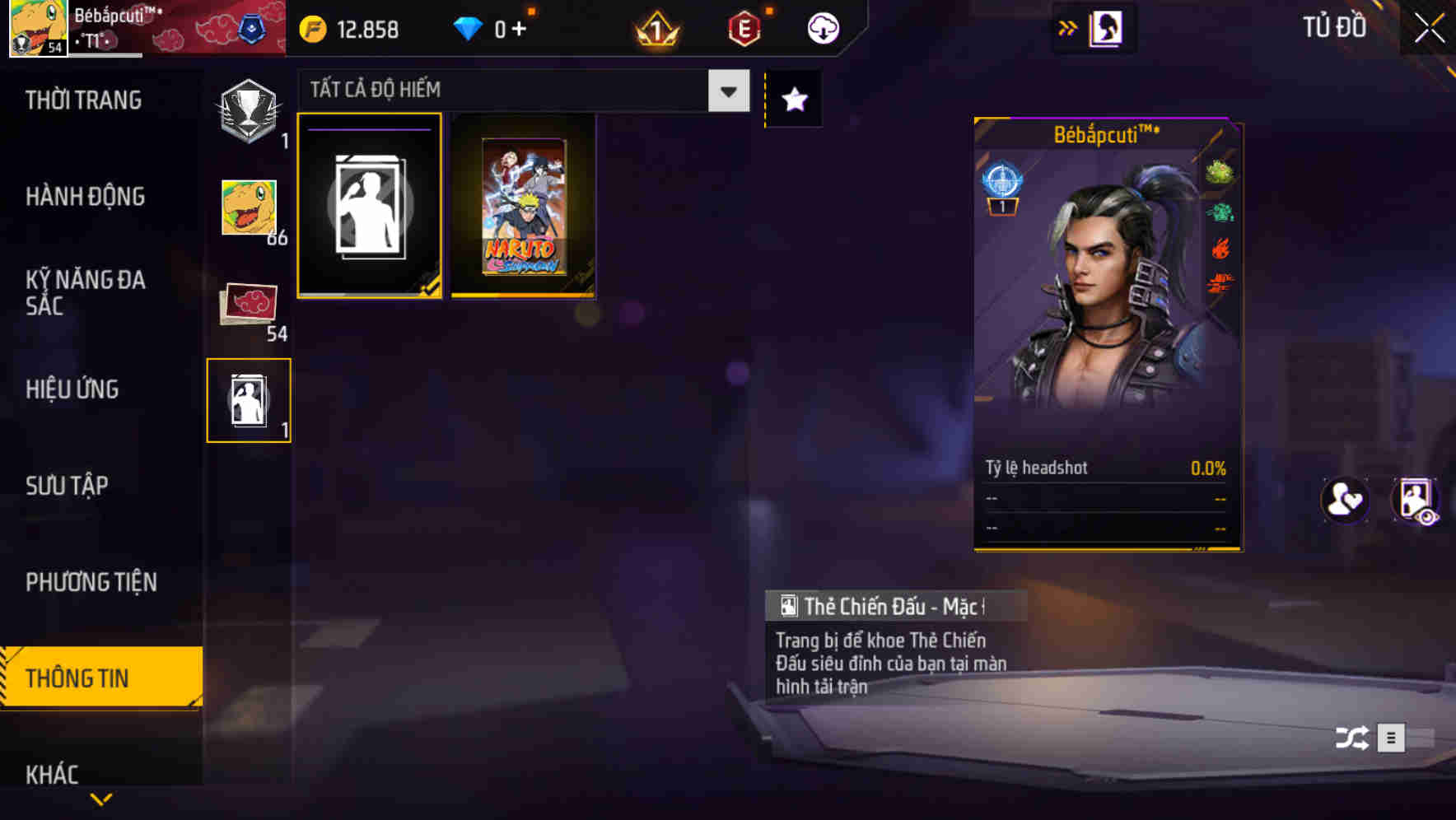Expand the sidebar with the chevron below KHÁC

tap(100, 799)
